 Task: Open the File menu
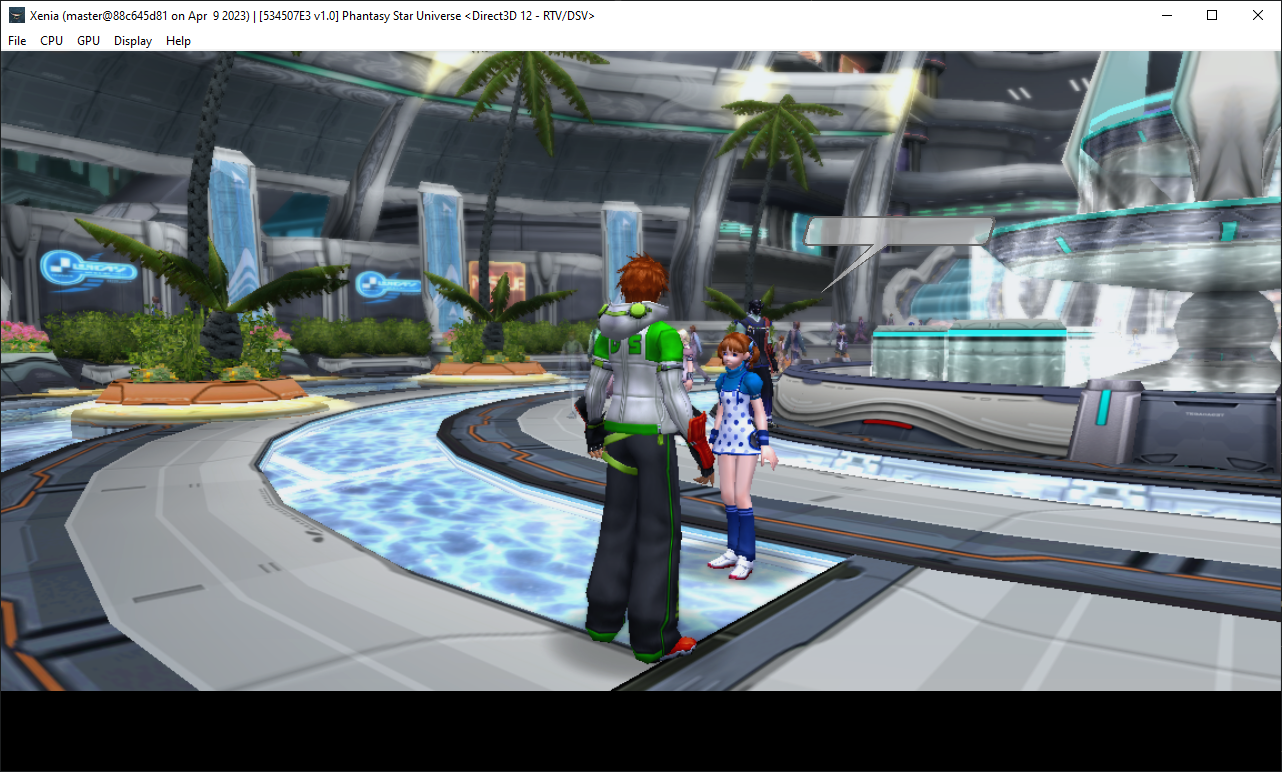pyautogui.click(x=16, y=41)
